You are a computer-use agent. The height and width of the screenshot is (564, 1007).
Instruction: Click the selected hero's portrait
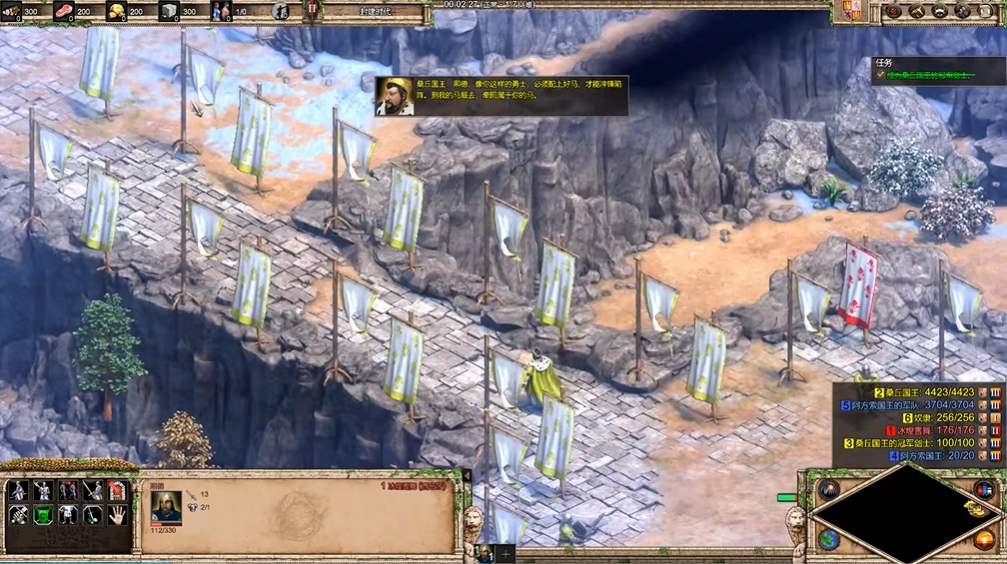[x=165, y=505]
